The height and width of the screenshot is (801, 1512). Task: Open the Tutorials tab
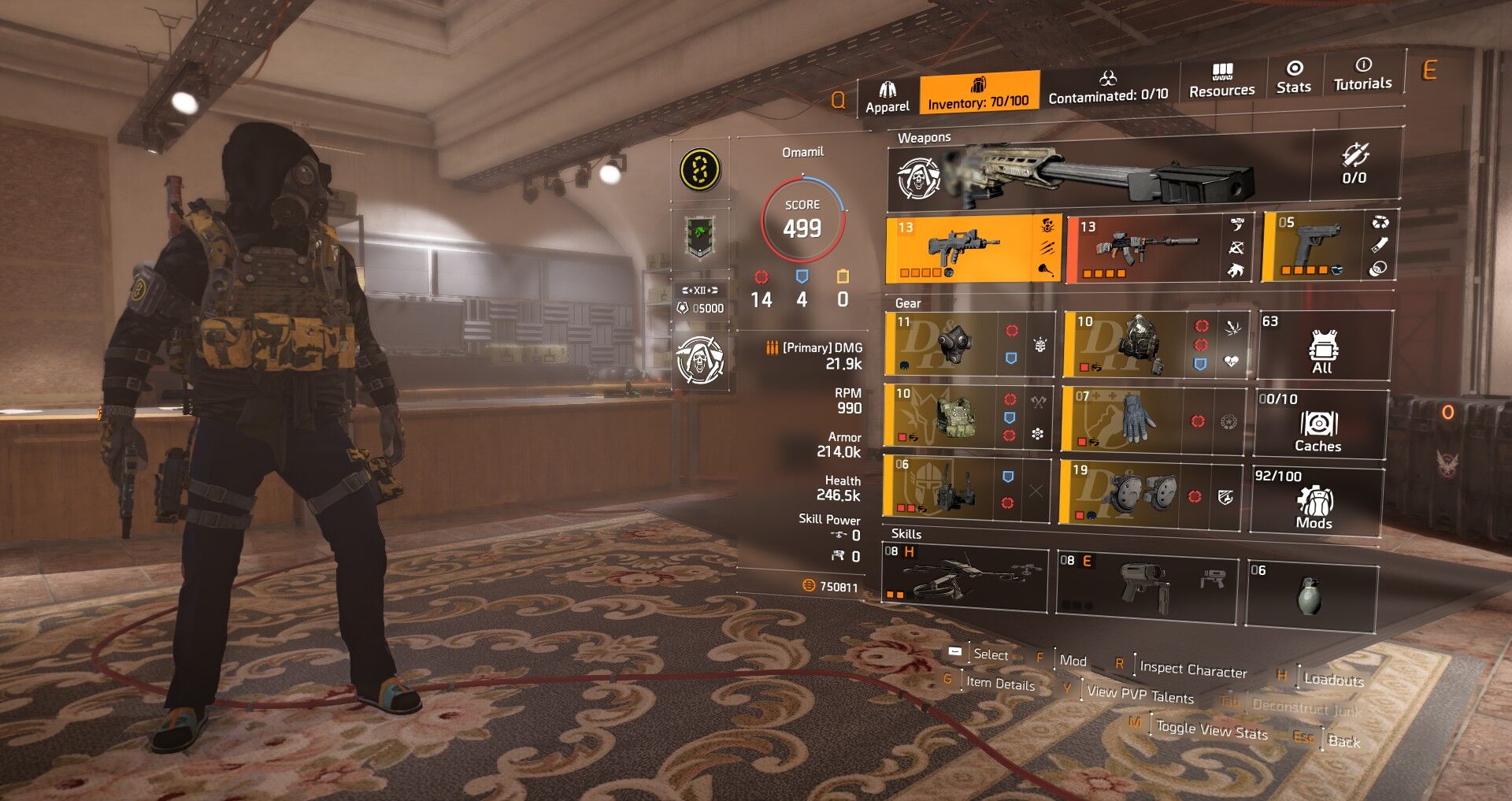coord(1362,74)
